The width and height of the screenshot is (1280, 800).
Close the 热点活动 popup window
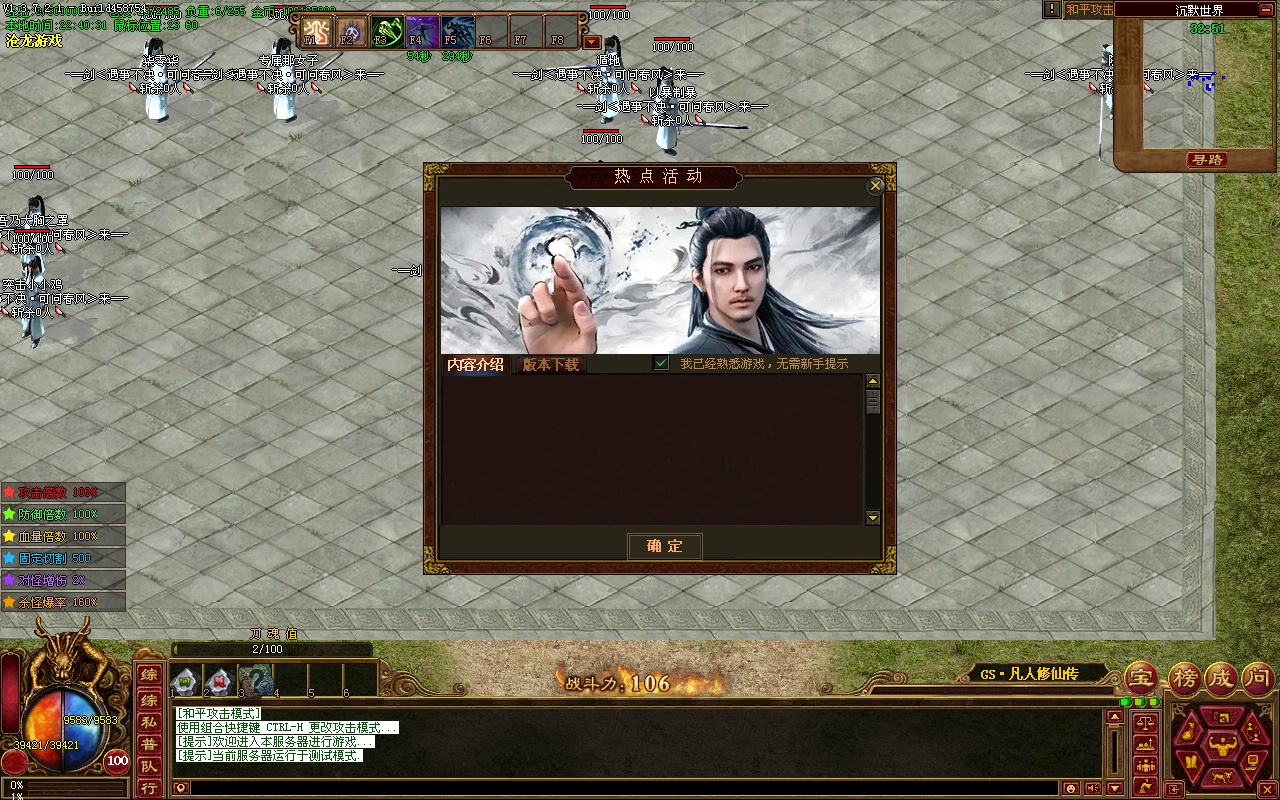[x=876, y=186]
